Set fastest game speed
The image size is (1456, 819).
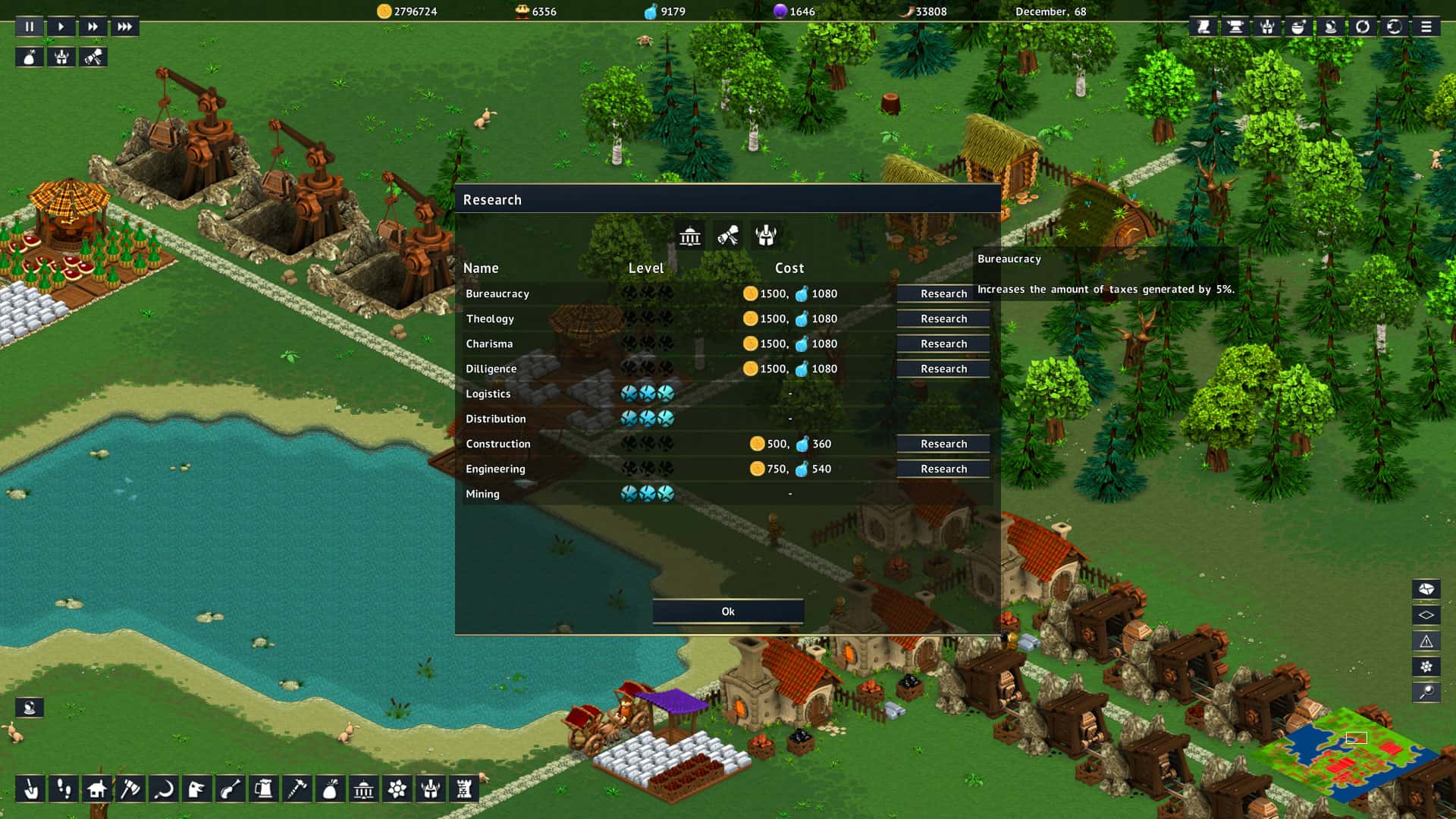[x=124, y=26]
